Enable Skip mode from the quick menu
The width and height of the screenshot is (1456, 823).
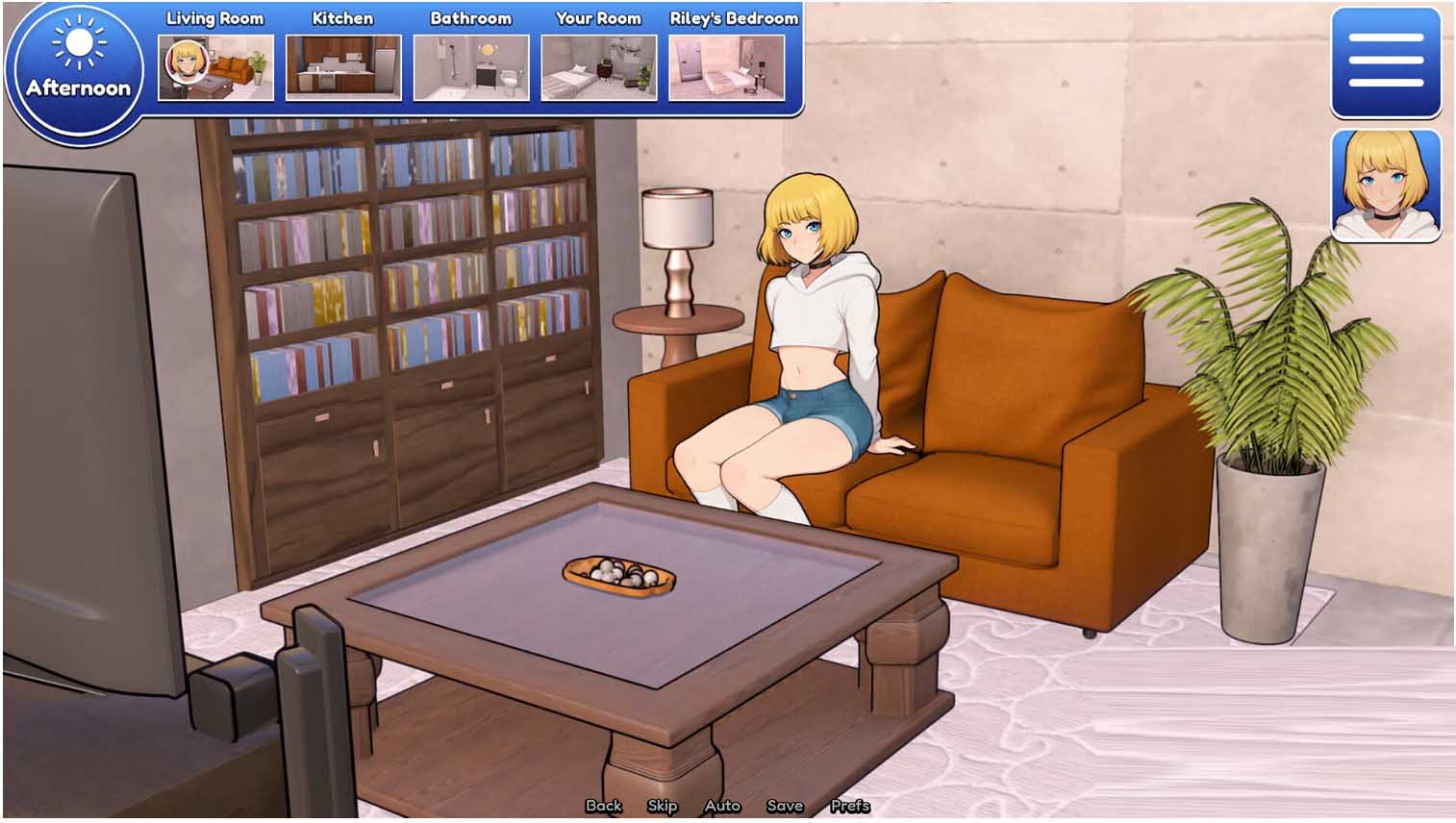point(663,806)
